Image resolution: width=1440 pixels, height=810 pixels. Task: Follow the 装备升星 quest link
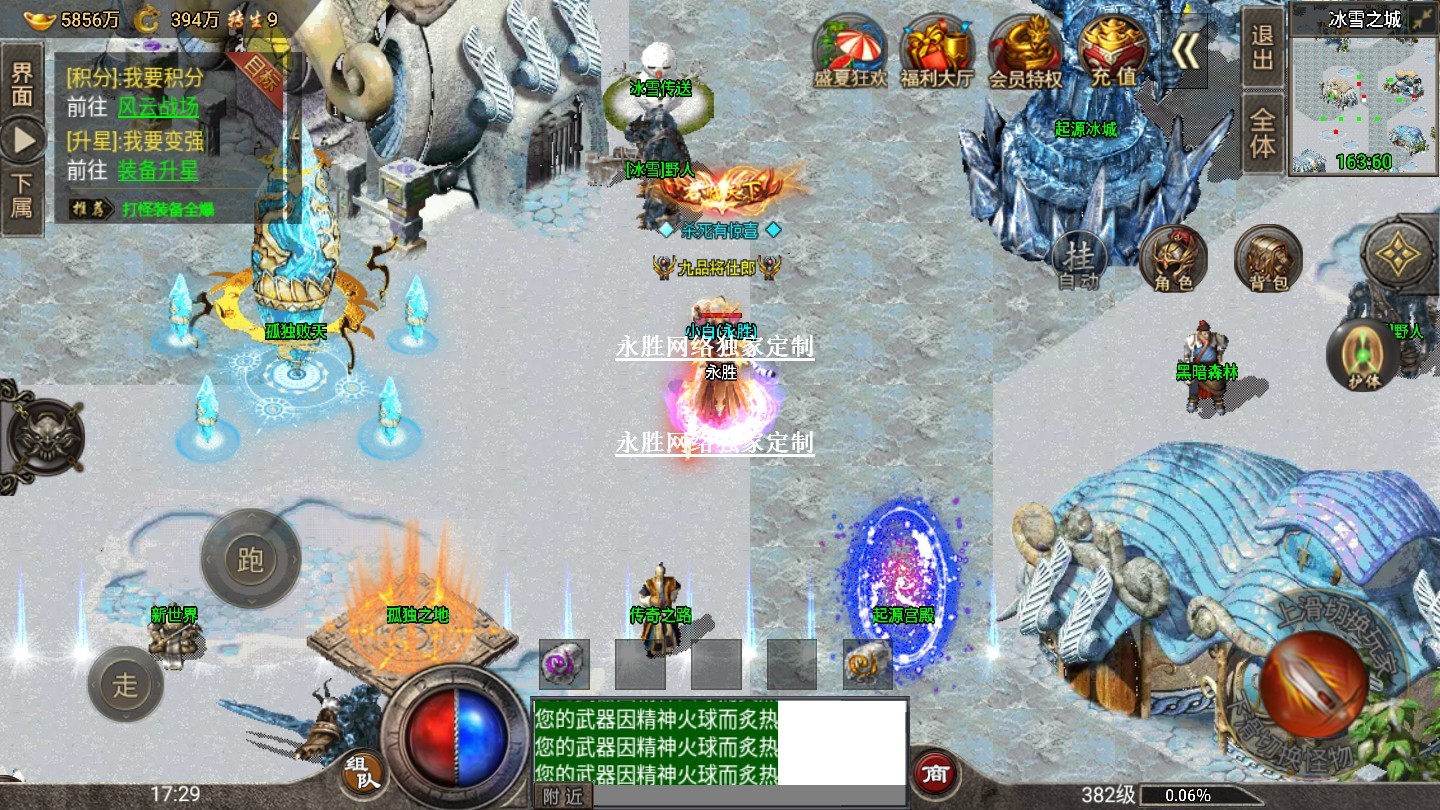158,171
